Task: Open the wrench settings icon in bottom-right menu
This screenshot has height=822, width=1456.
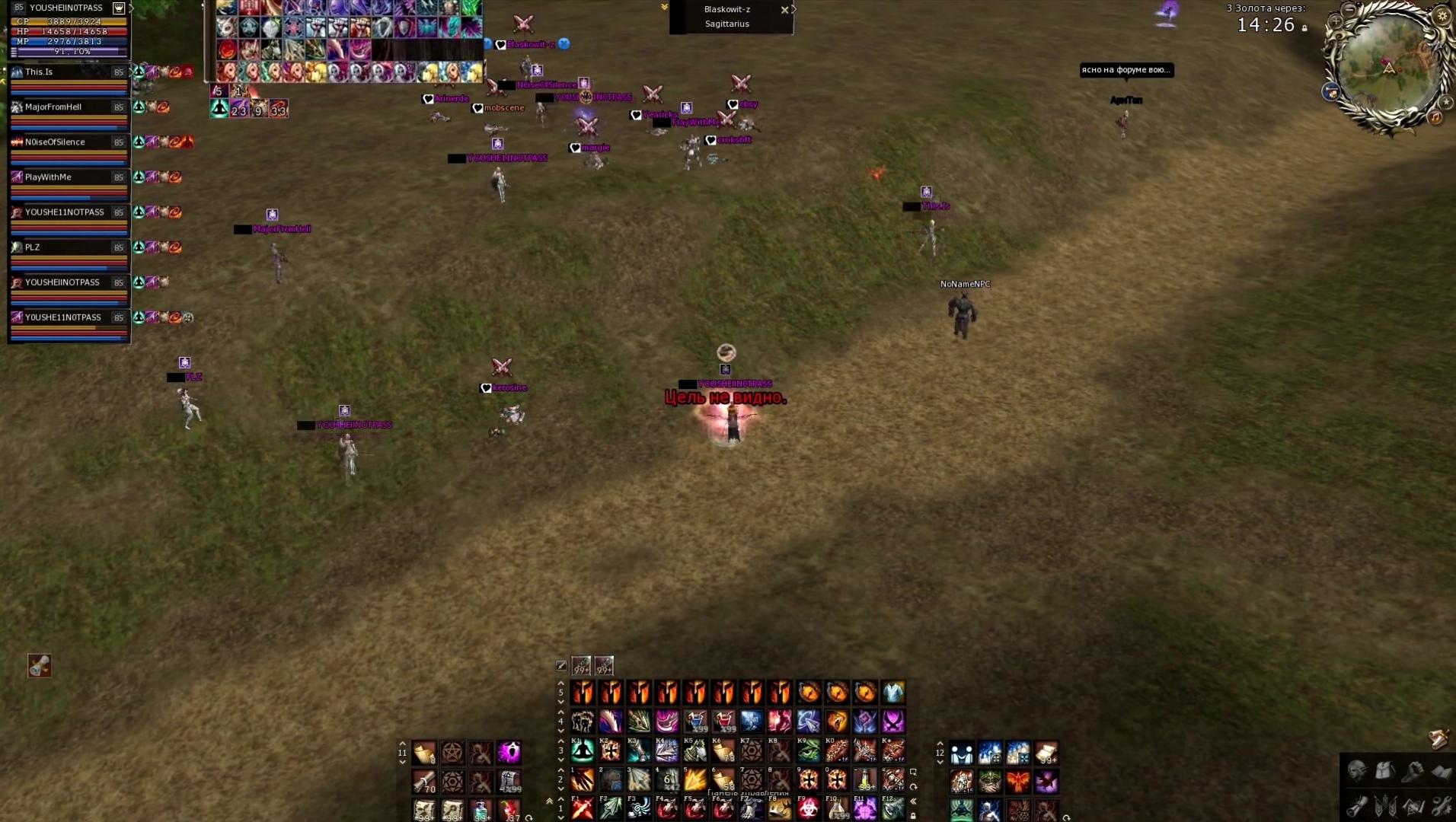Action: click(x=1442, y=805)
